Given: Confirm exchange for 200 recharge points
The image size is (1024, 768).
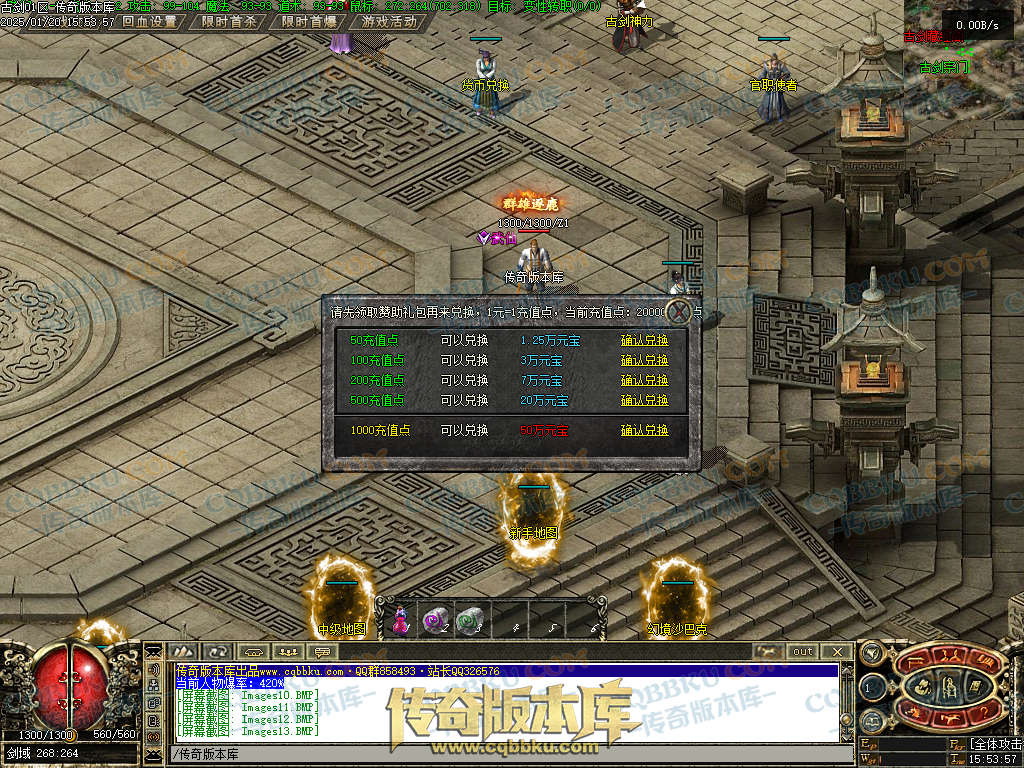Looking at the screenshot, I should point(644,381).
